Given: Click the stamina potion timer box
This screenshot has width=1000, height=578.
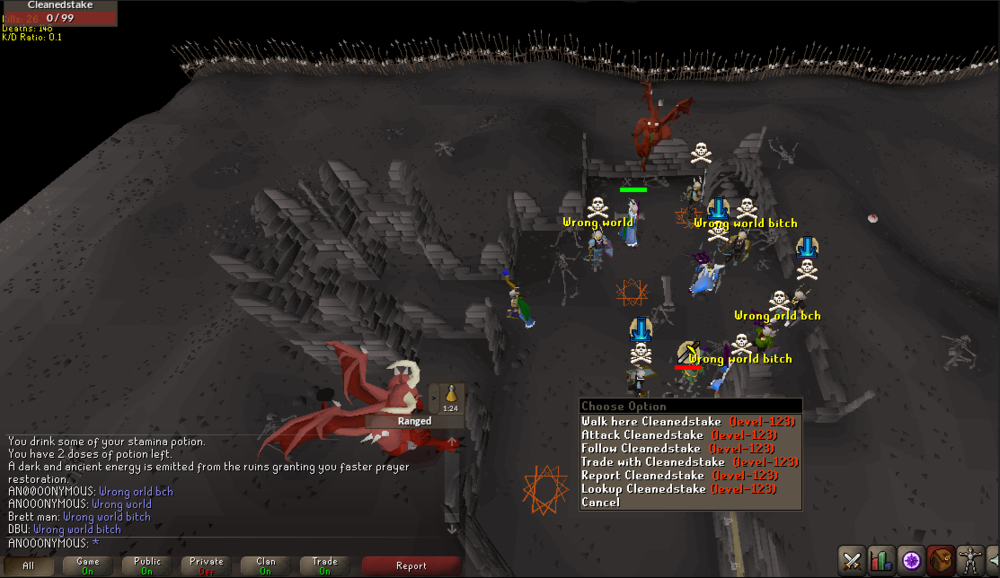Looking at the screenshot, I should tap(450, 397).
